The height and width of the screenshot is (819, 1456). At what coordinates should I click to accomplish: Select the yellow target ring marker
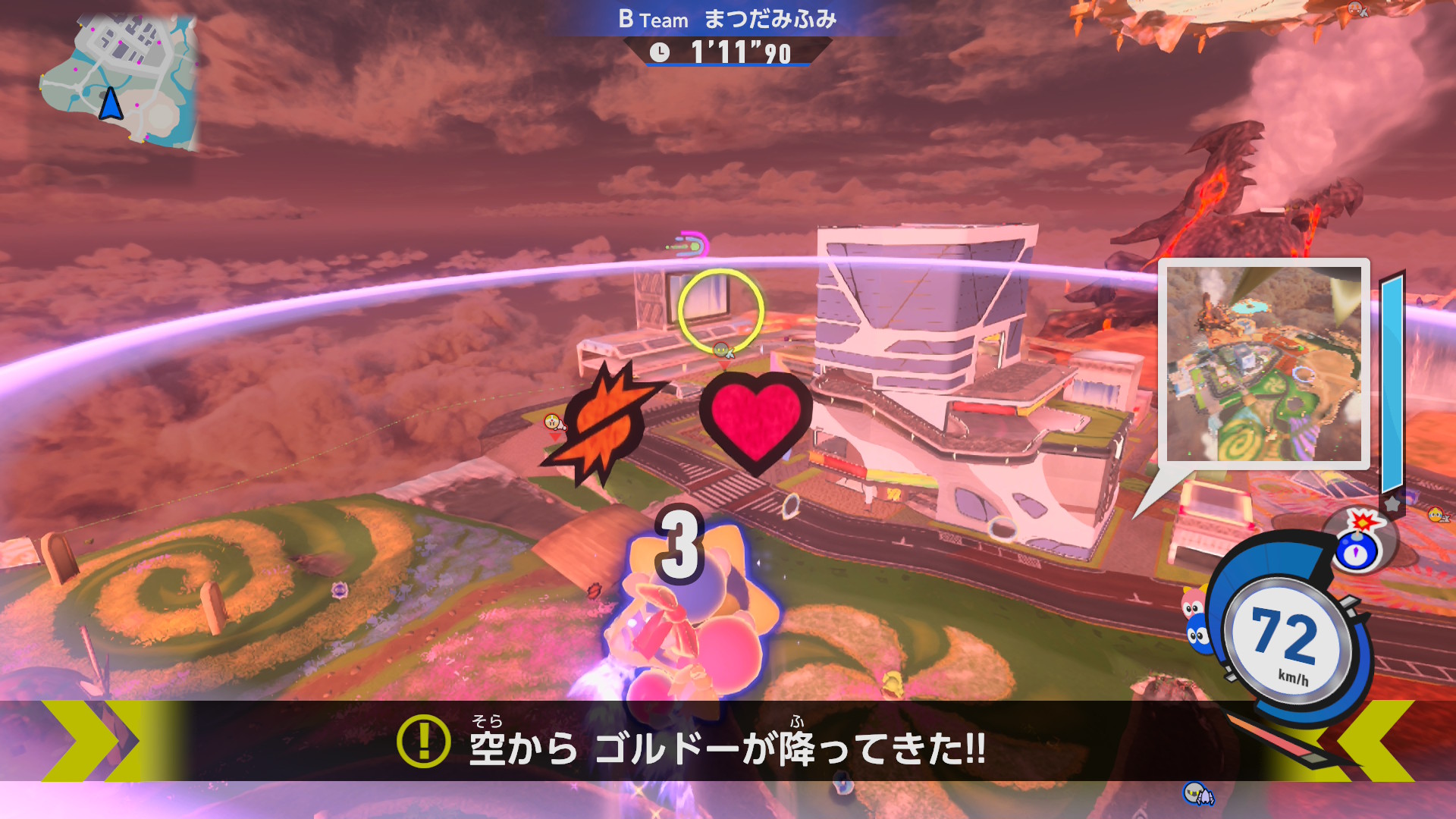click(720, 311)
